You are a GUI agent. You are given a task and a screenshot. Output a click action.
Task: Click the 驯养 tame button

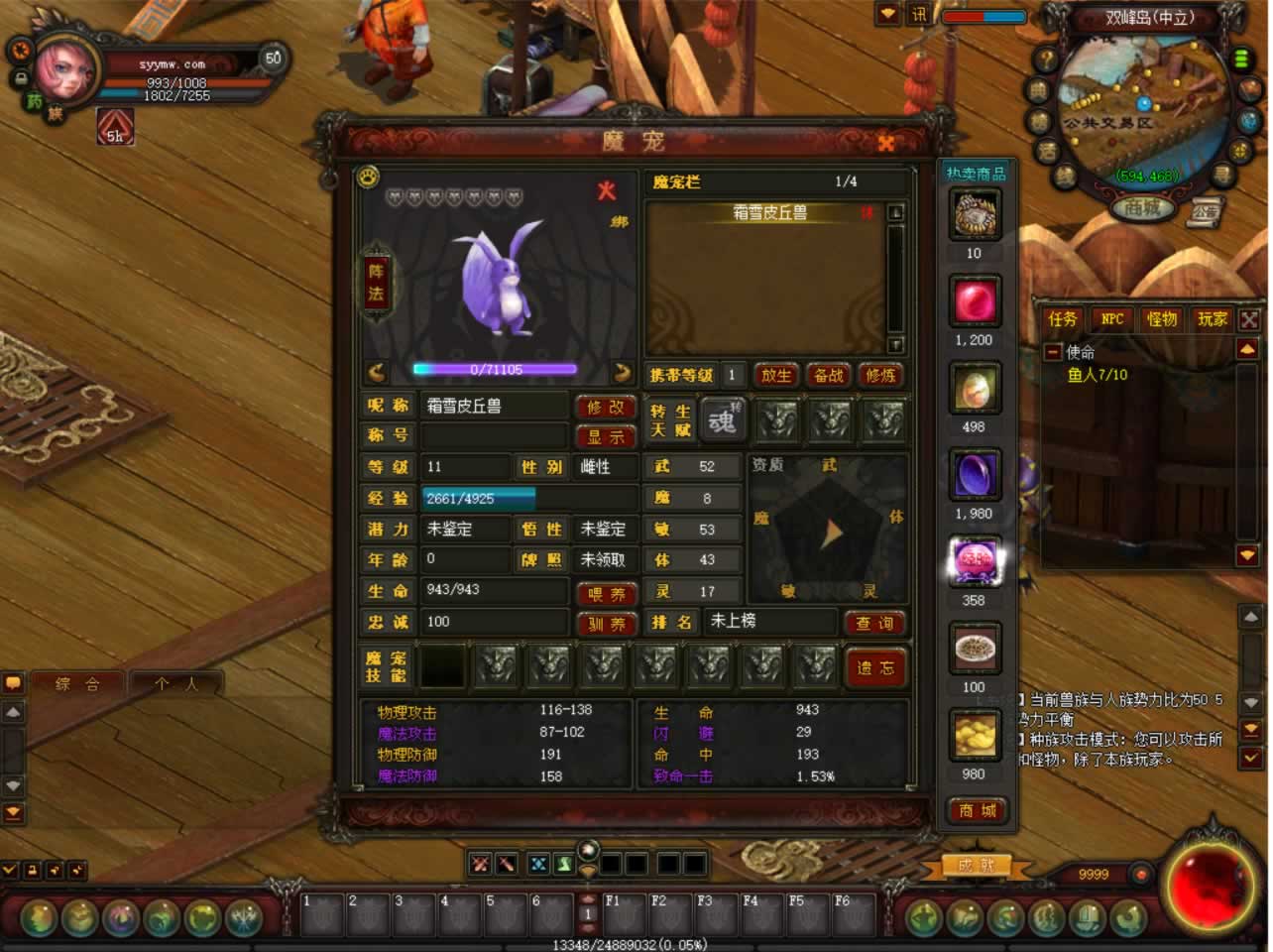[x=606, y=624]
